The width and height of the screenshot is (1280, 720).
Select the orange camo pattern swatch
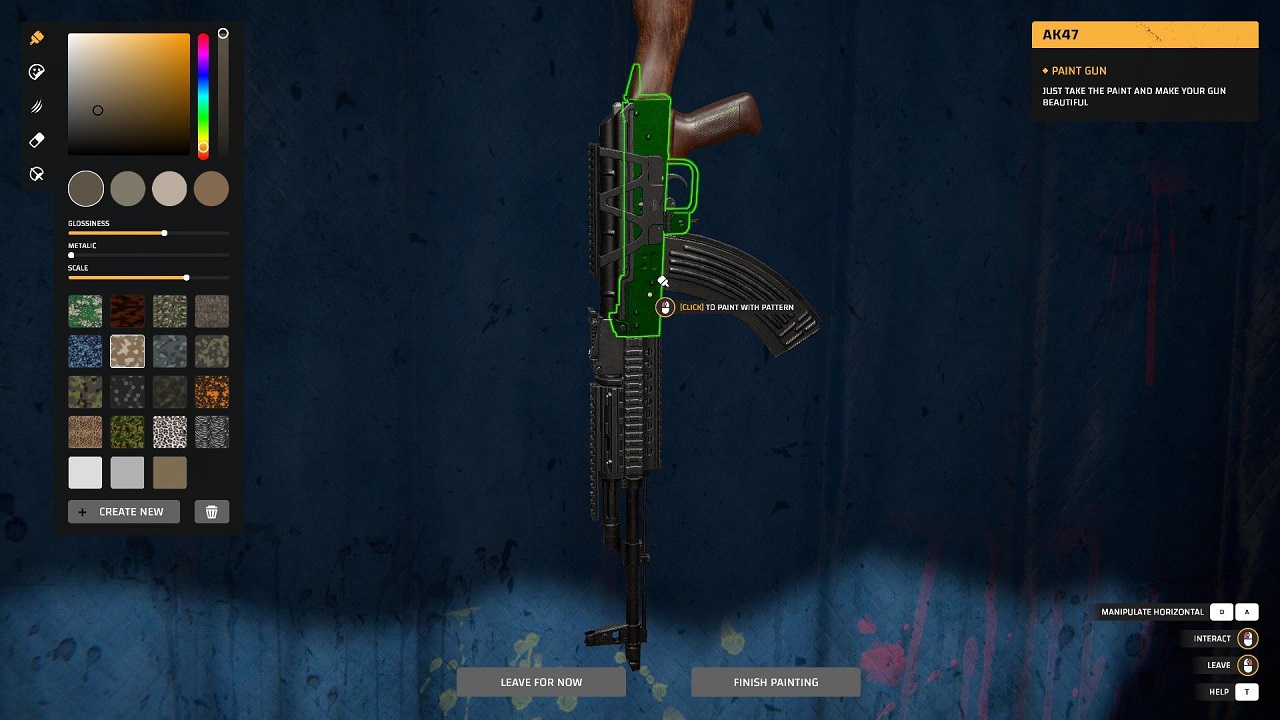pyautogui.click(x=211, y=391)
